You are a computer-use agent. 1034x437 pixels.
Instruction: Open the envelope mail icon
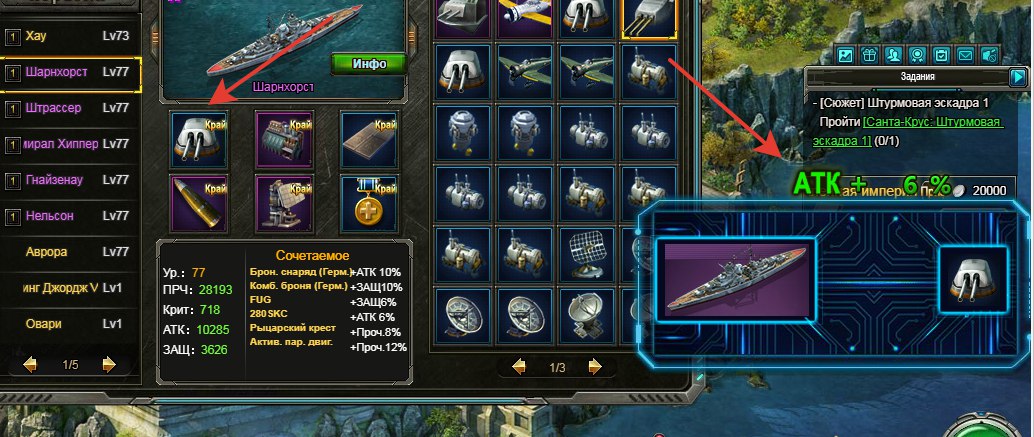pyautogui.click(x=965, y=54)
